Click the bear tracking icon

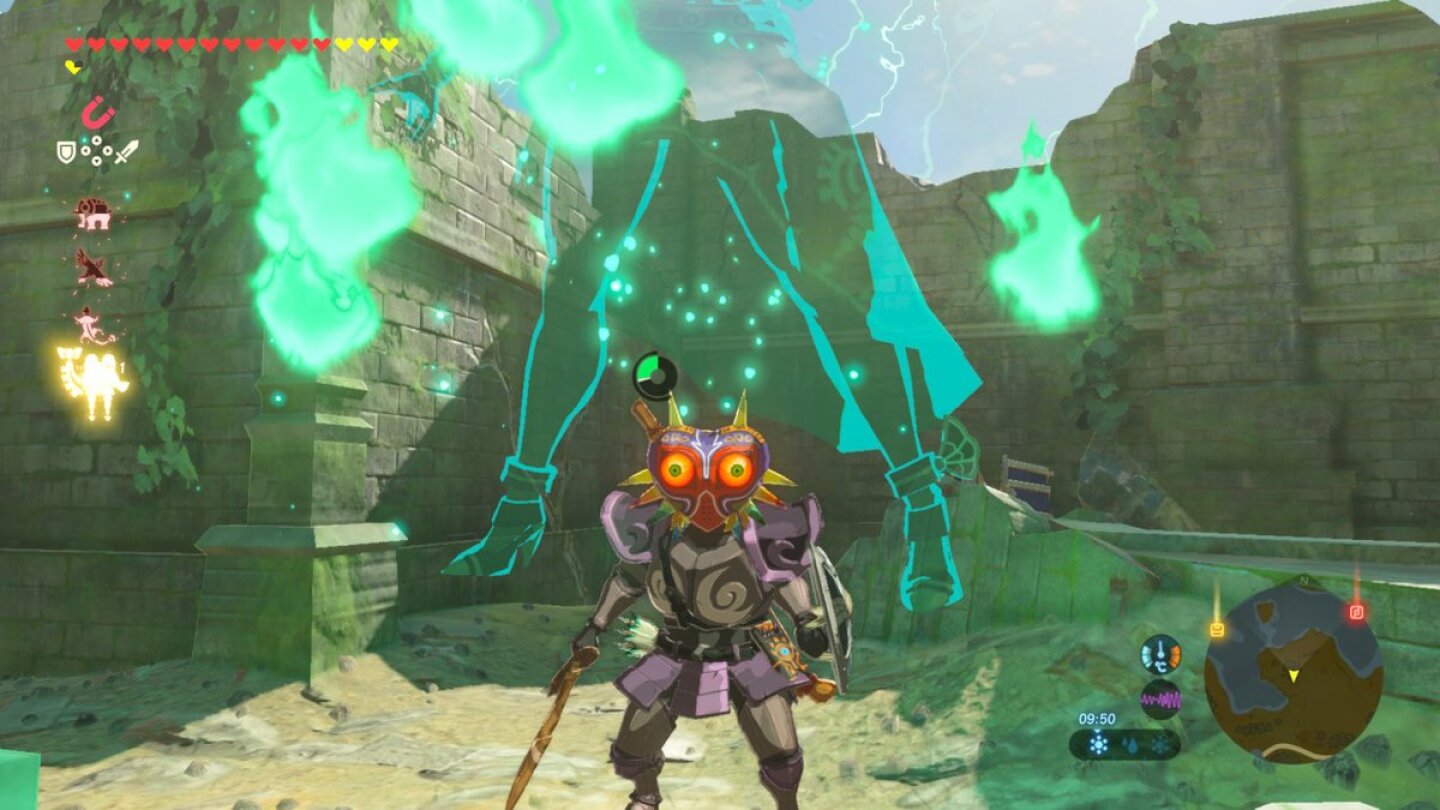[92, 213]
